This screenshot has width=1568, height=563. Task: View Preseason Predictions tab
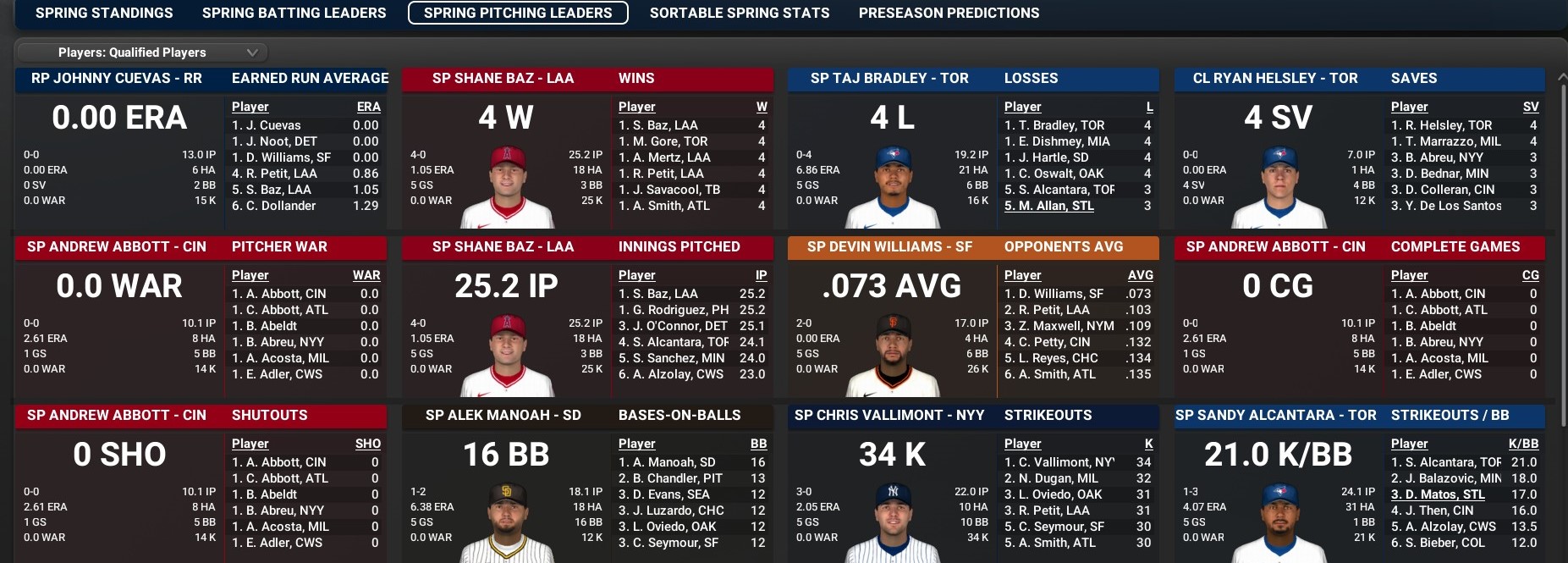949,13
